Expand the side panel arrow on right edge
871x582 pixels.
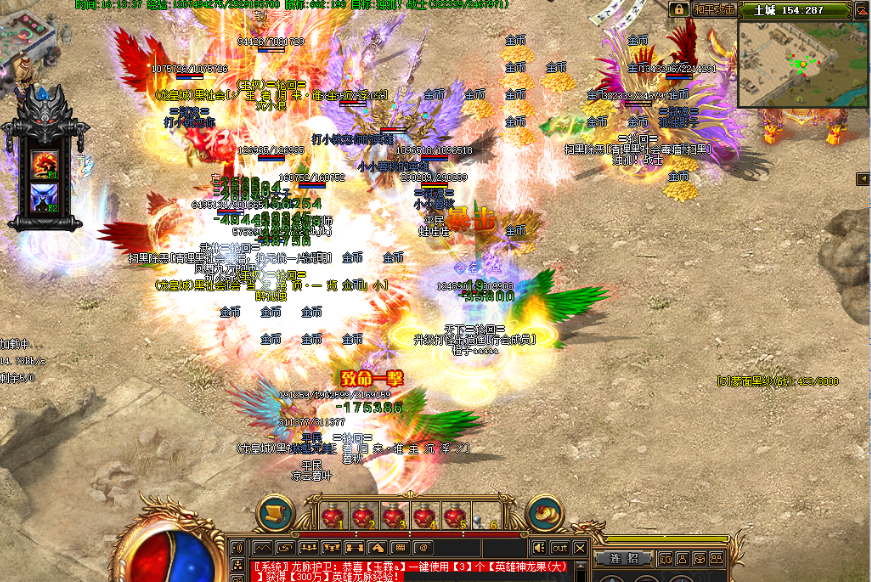[862, 179]
